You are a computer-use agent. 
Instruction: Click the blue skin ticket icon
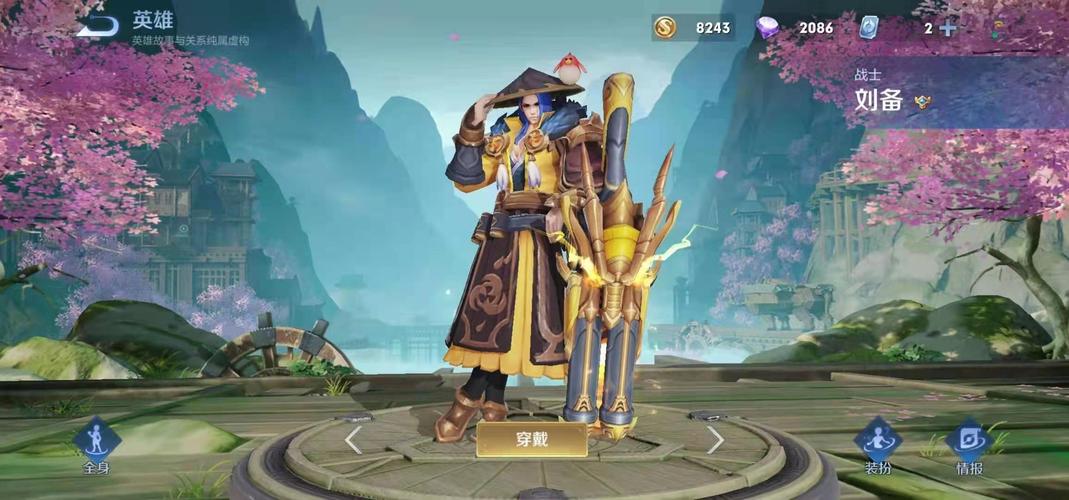868,28
